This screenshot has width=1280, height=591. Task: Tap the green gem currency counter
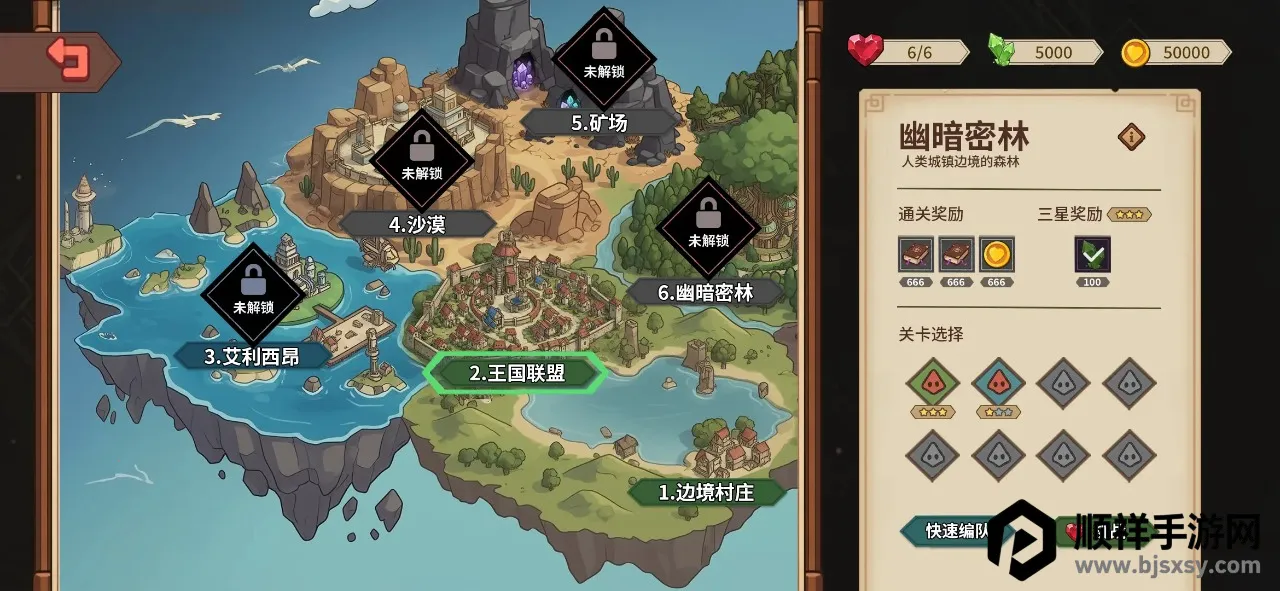1045,52
